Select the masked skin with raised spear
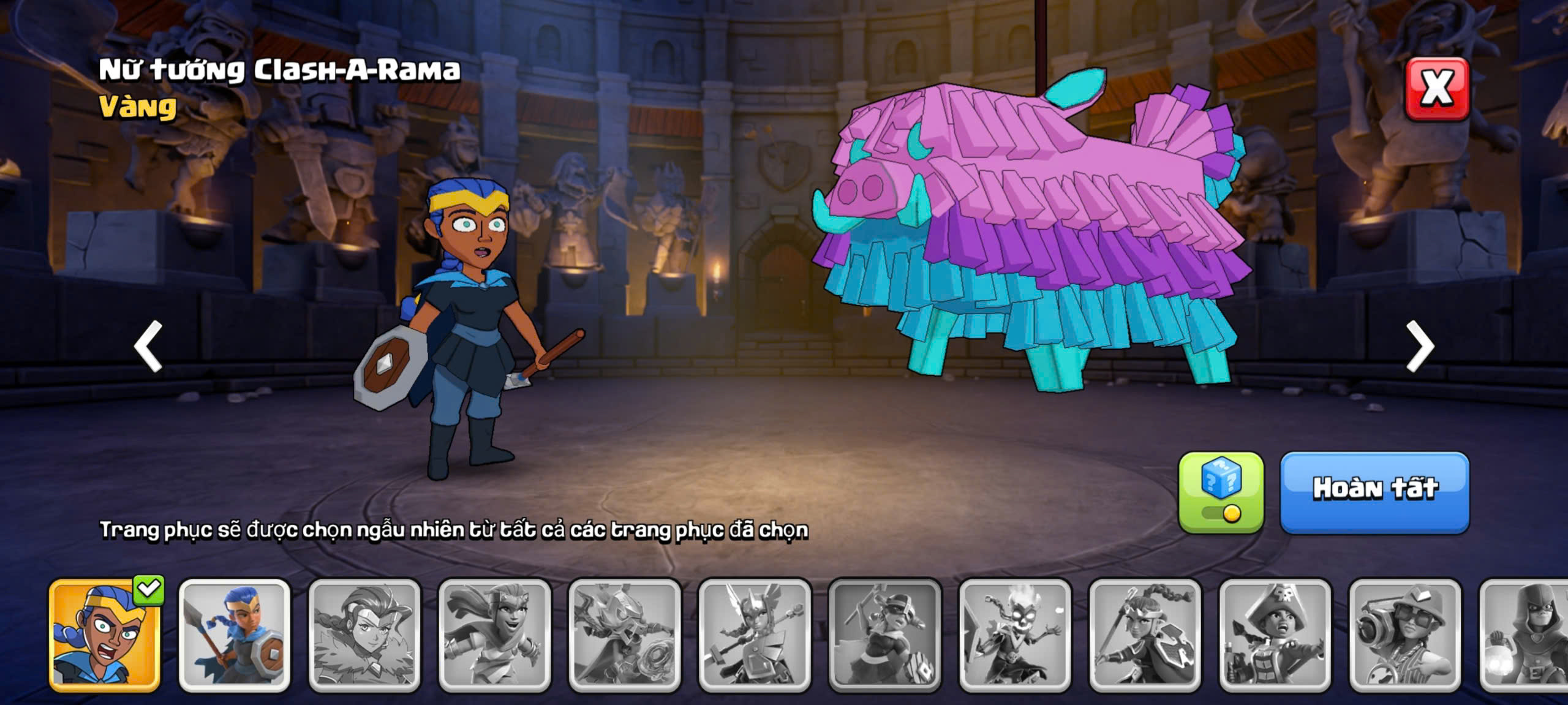This screenshot has height=705, width=1568. click(x=884, y=635)
